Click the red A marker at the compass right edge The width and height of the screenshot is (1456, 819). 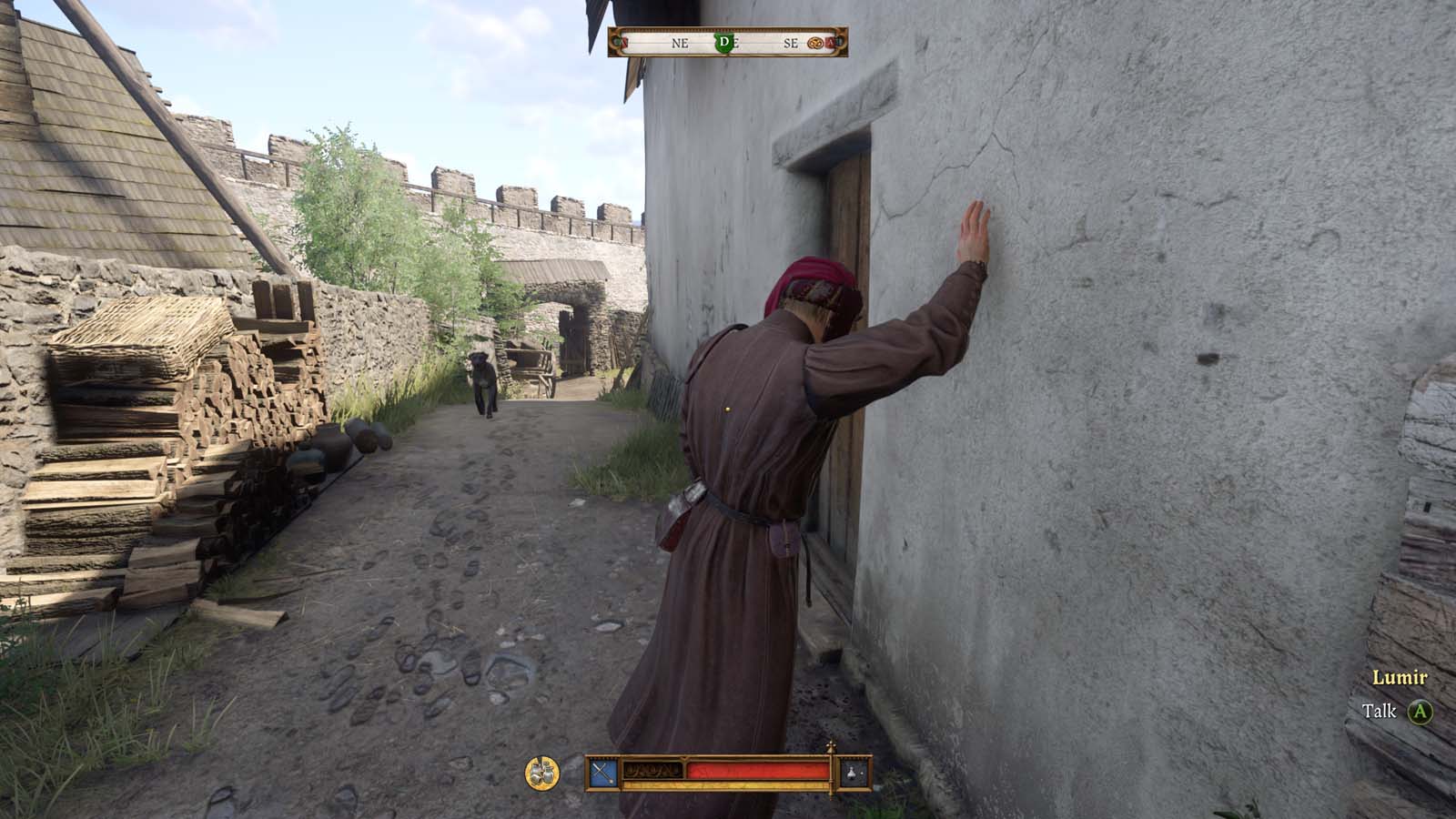[830, 43]
